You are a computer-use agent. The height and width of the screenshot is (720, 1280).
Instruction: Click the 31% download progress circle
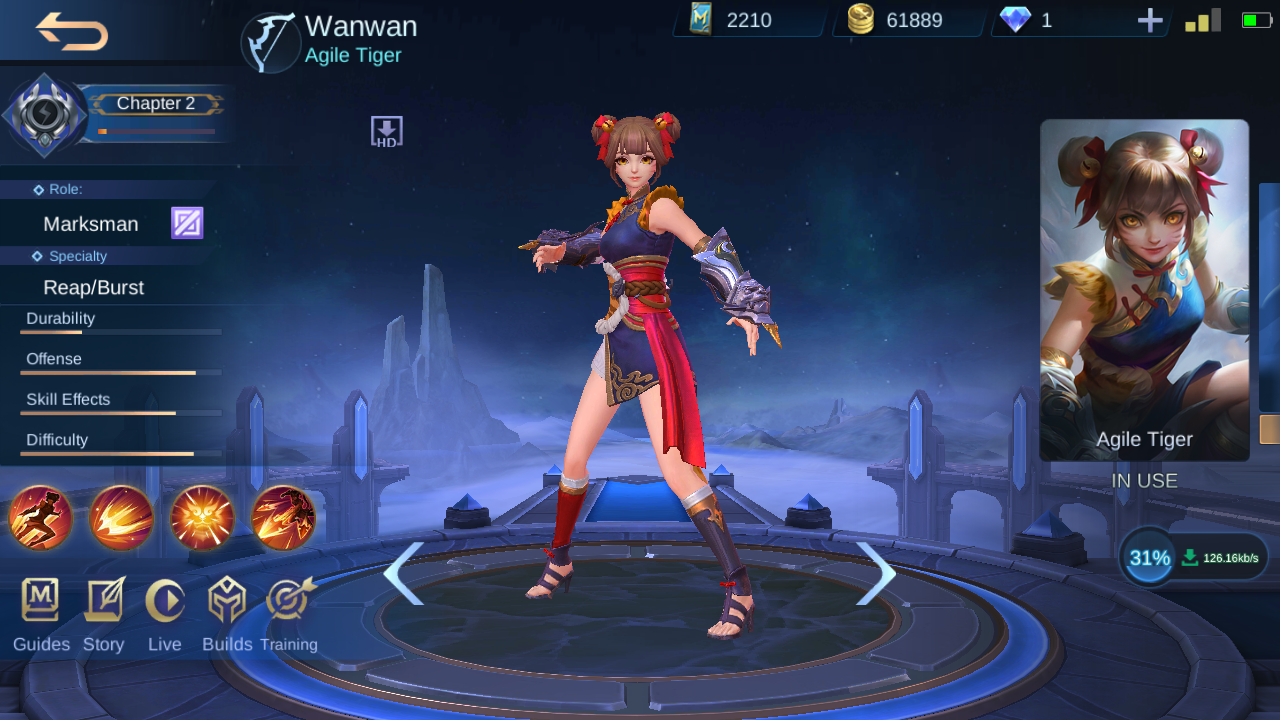coord(1146,557)
